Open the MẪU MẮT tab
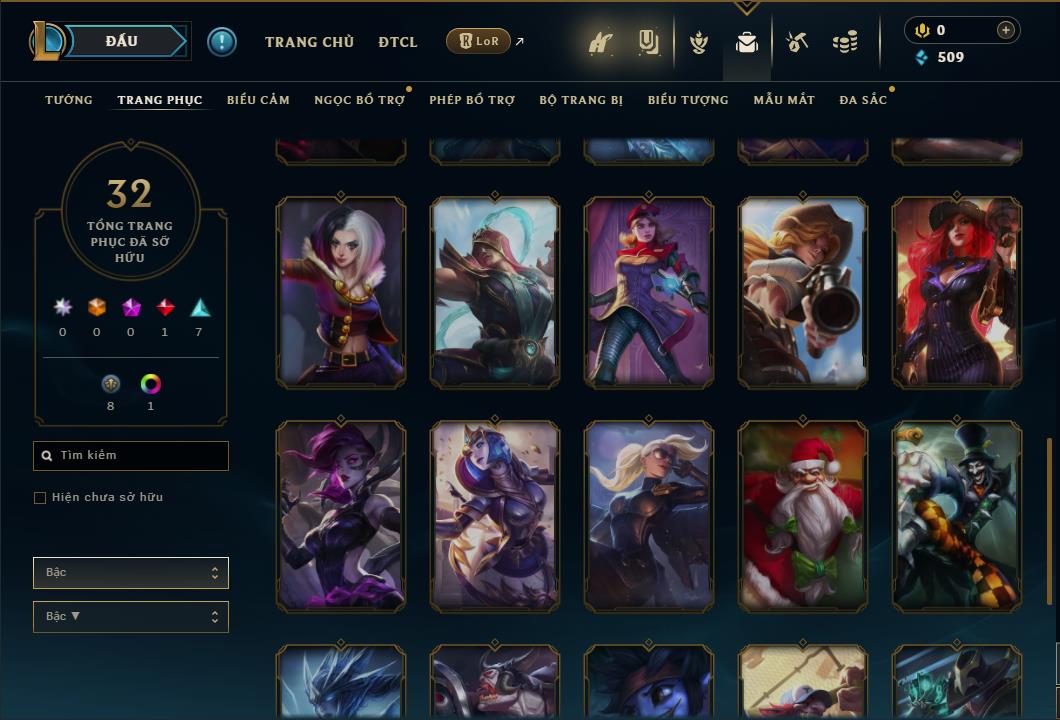The height and width of the screenshot is (720, 1060). (784, 100)
